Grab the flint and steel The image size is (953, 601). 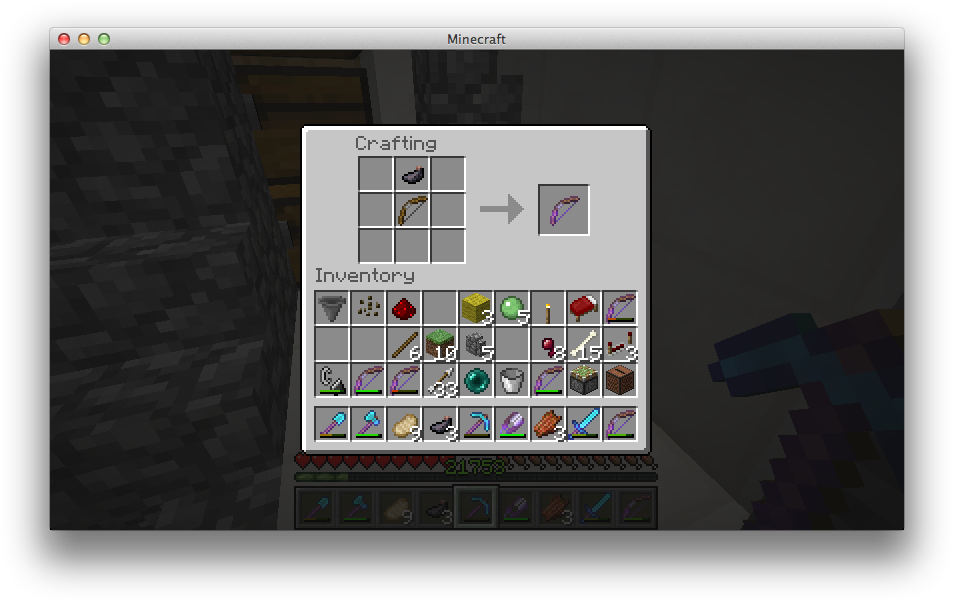[331, 381]
